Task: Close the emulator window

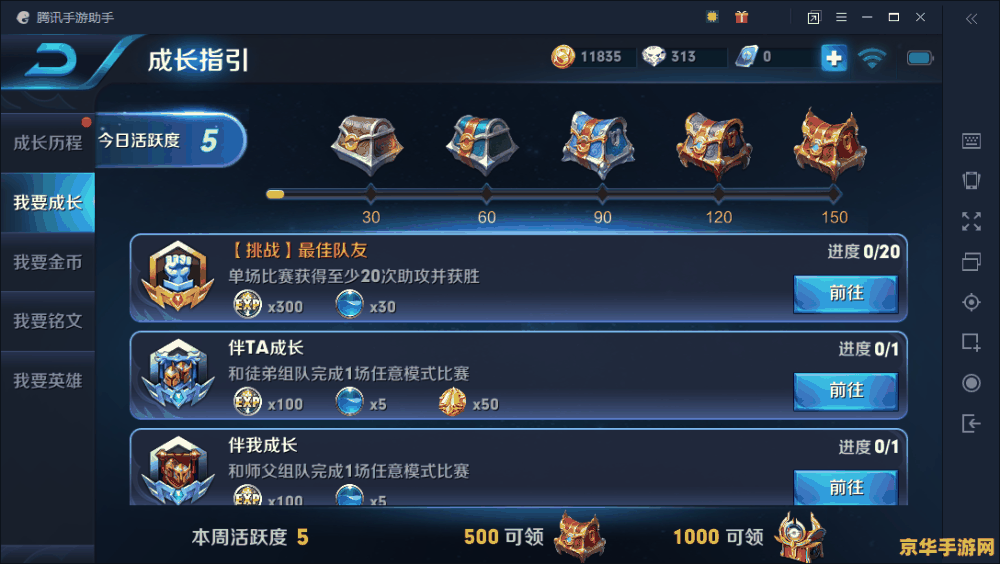Action: coord(920,17)
